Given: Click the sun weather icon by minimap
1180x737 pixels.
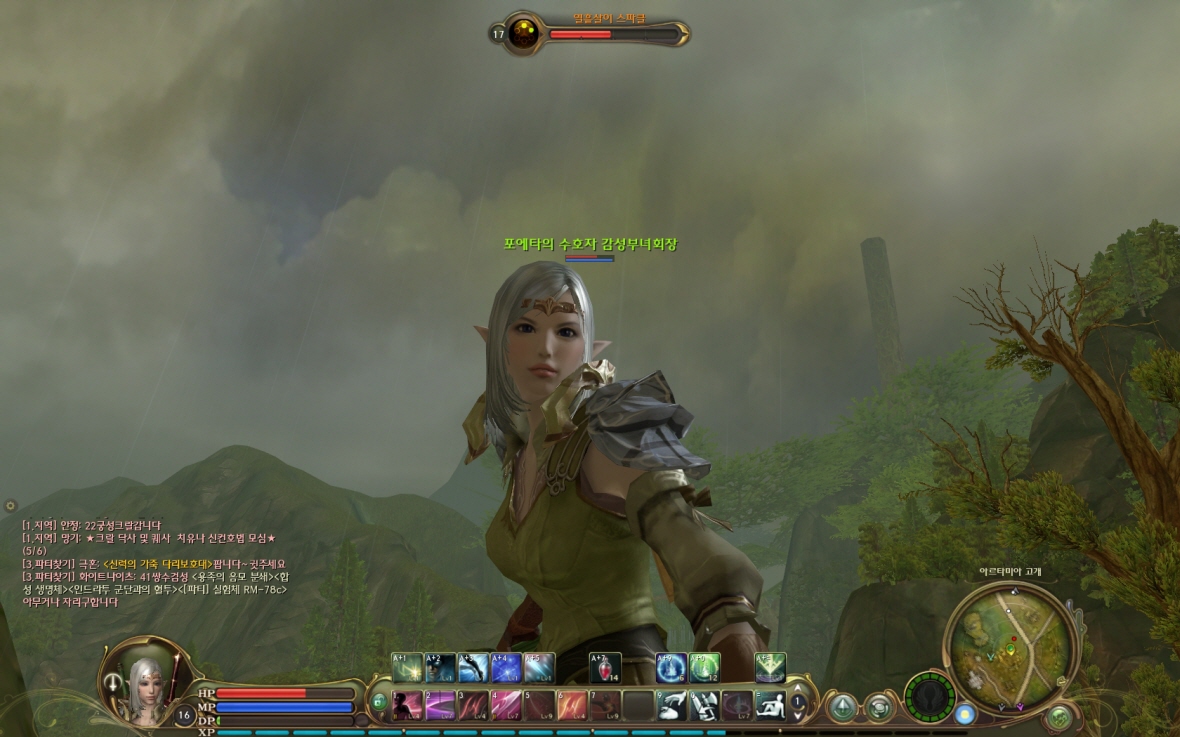Looking at the screenshot, I should tap(965, 714).
